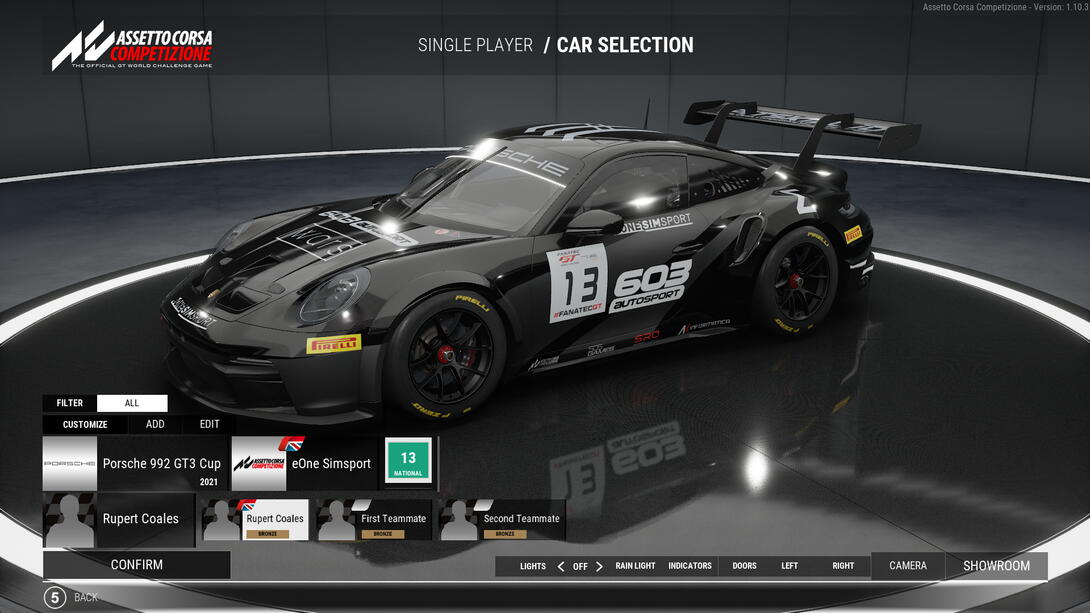
Task: Click the number 13 National plate
Action: pos(408,461)
